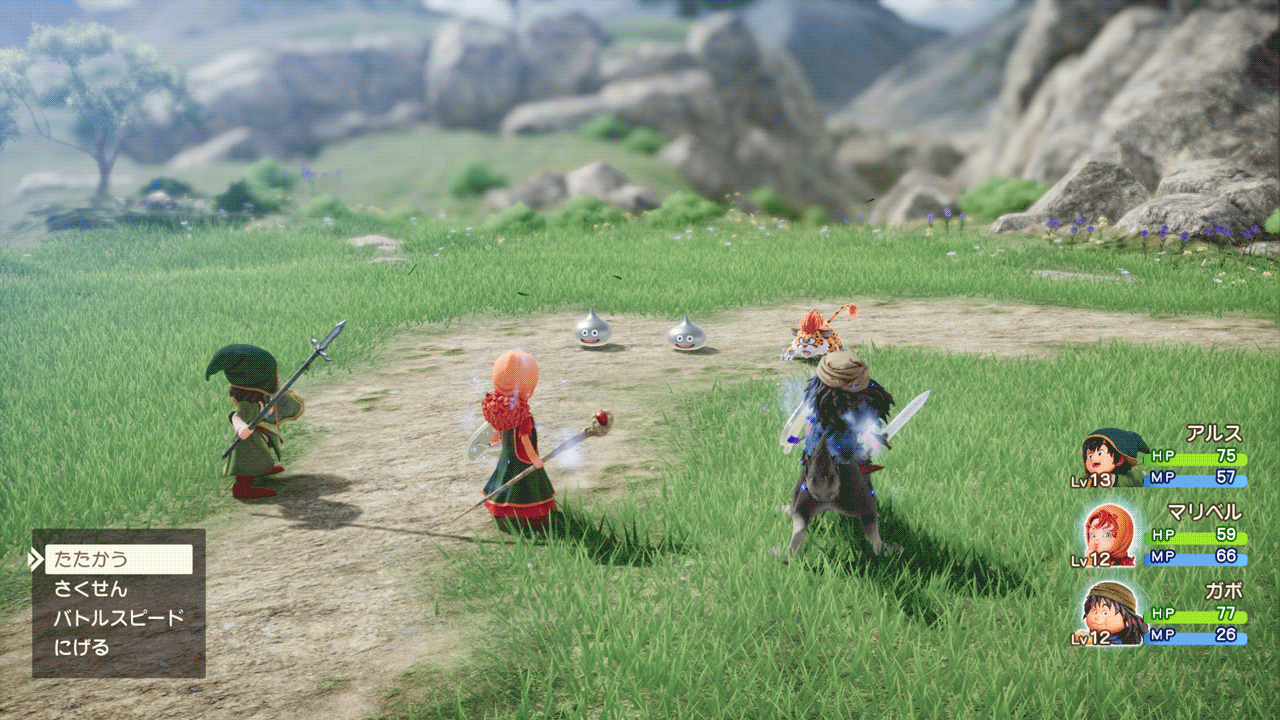1280x720 pixels.
Task: Select にげる to flee battle
Action: 82,647
